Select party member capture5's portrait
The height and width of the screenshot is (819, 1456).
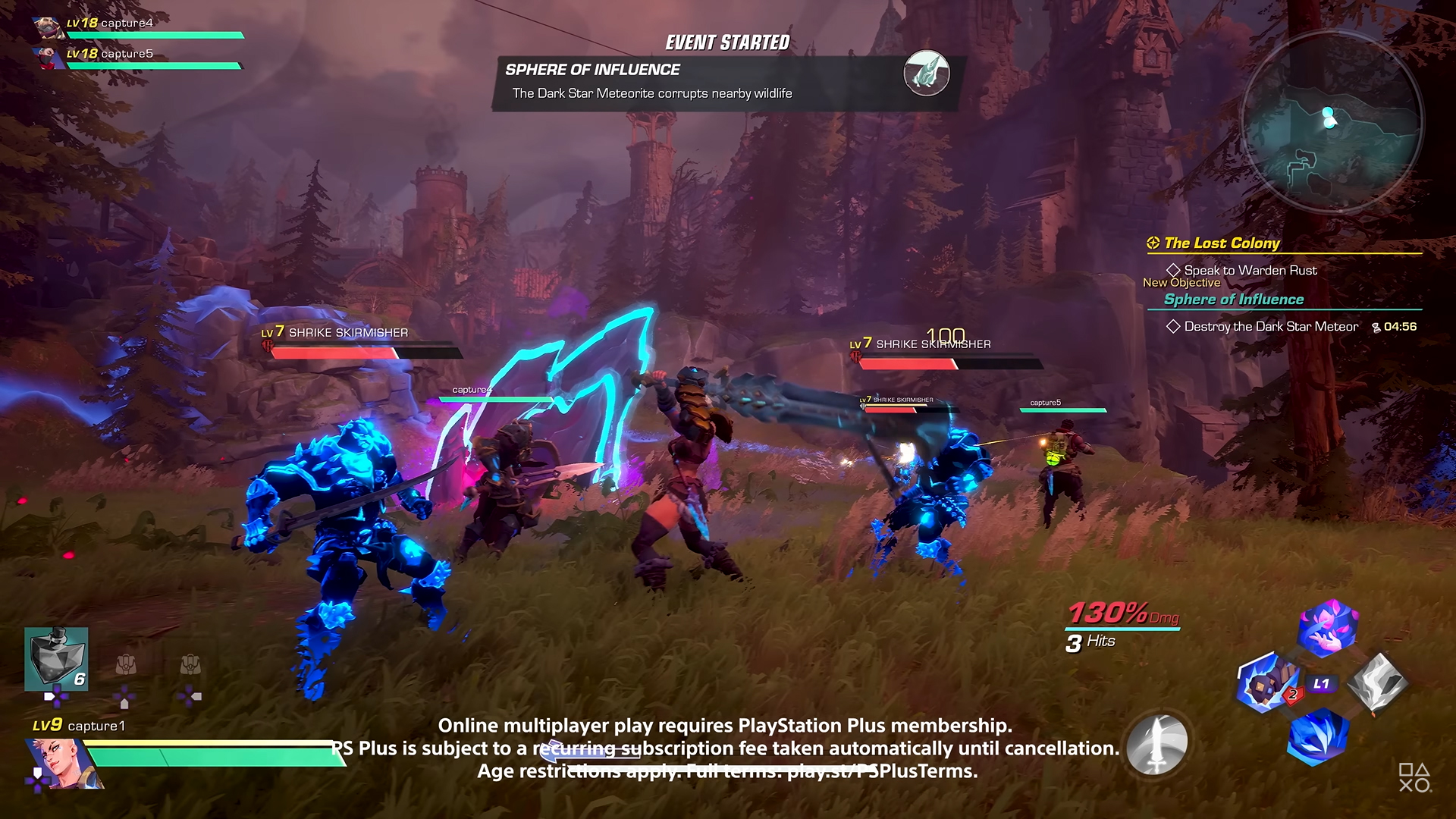49,57
